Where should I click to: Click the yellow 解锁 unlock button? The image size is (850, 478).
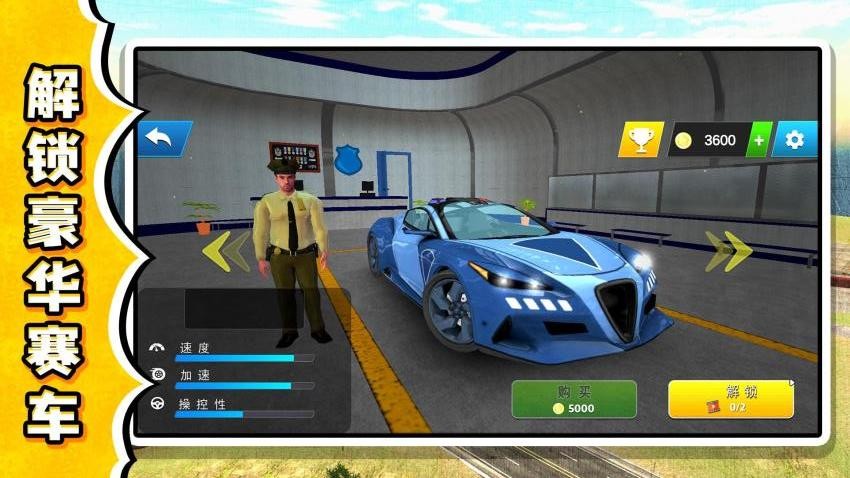point(731,398)
